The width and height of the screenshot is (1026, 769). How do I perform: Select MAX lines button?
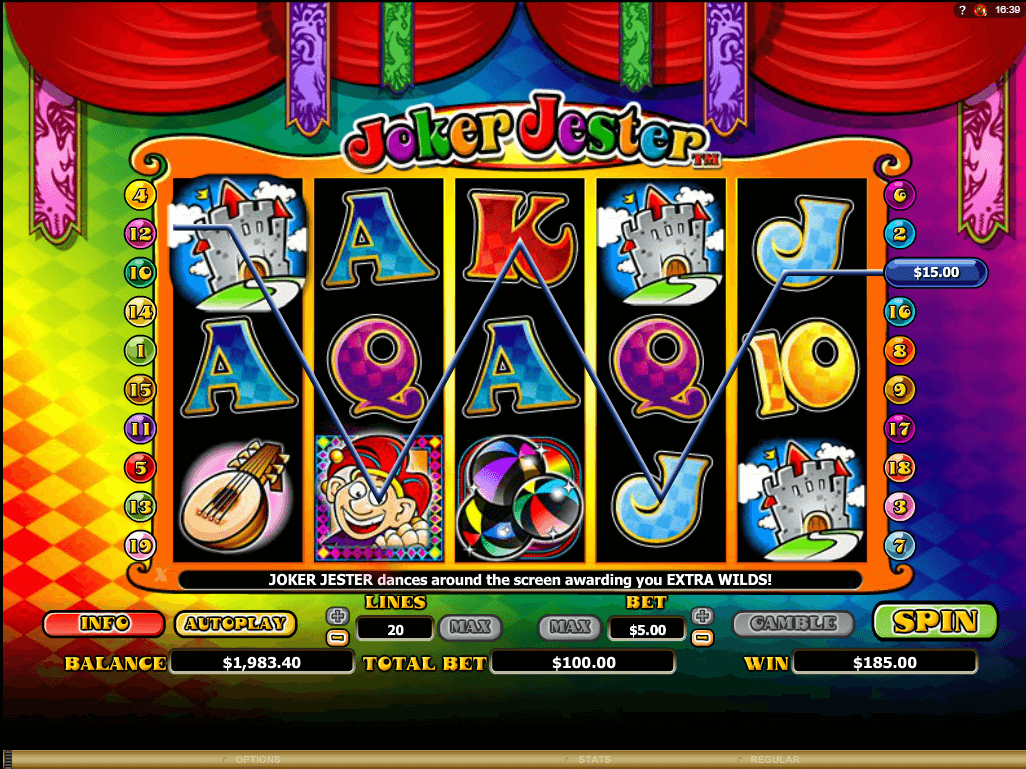(x=469, y=627)
